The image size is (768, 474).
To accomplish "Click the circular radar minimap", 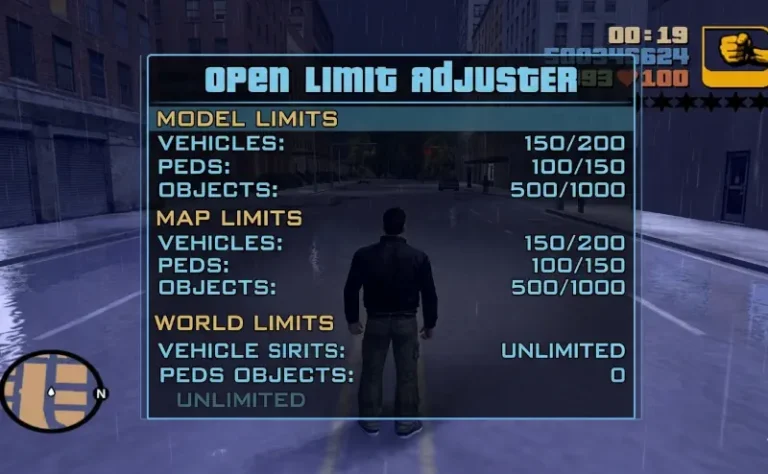I will 50,391.
